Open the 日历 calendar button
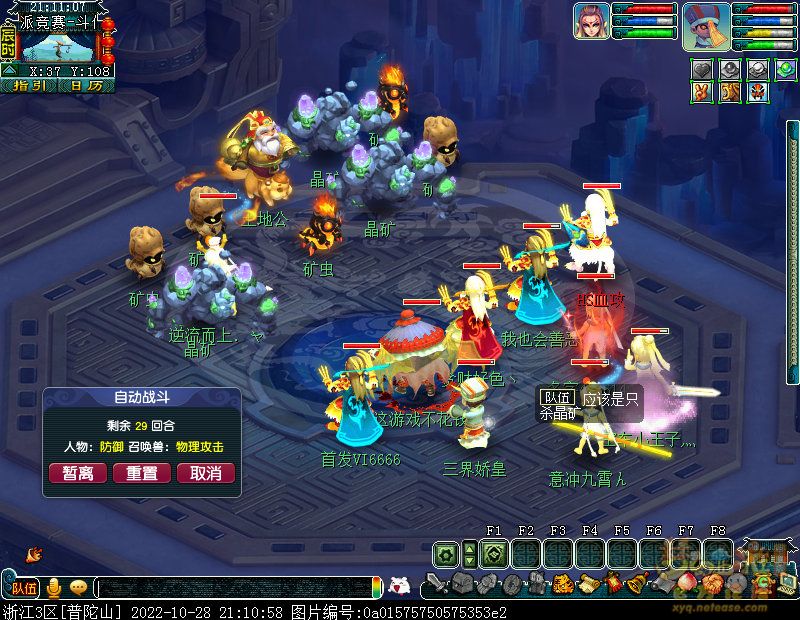This screenshot has width=800, height=620. point(86,86)
